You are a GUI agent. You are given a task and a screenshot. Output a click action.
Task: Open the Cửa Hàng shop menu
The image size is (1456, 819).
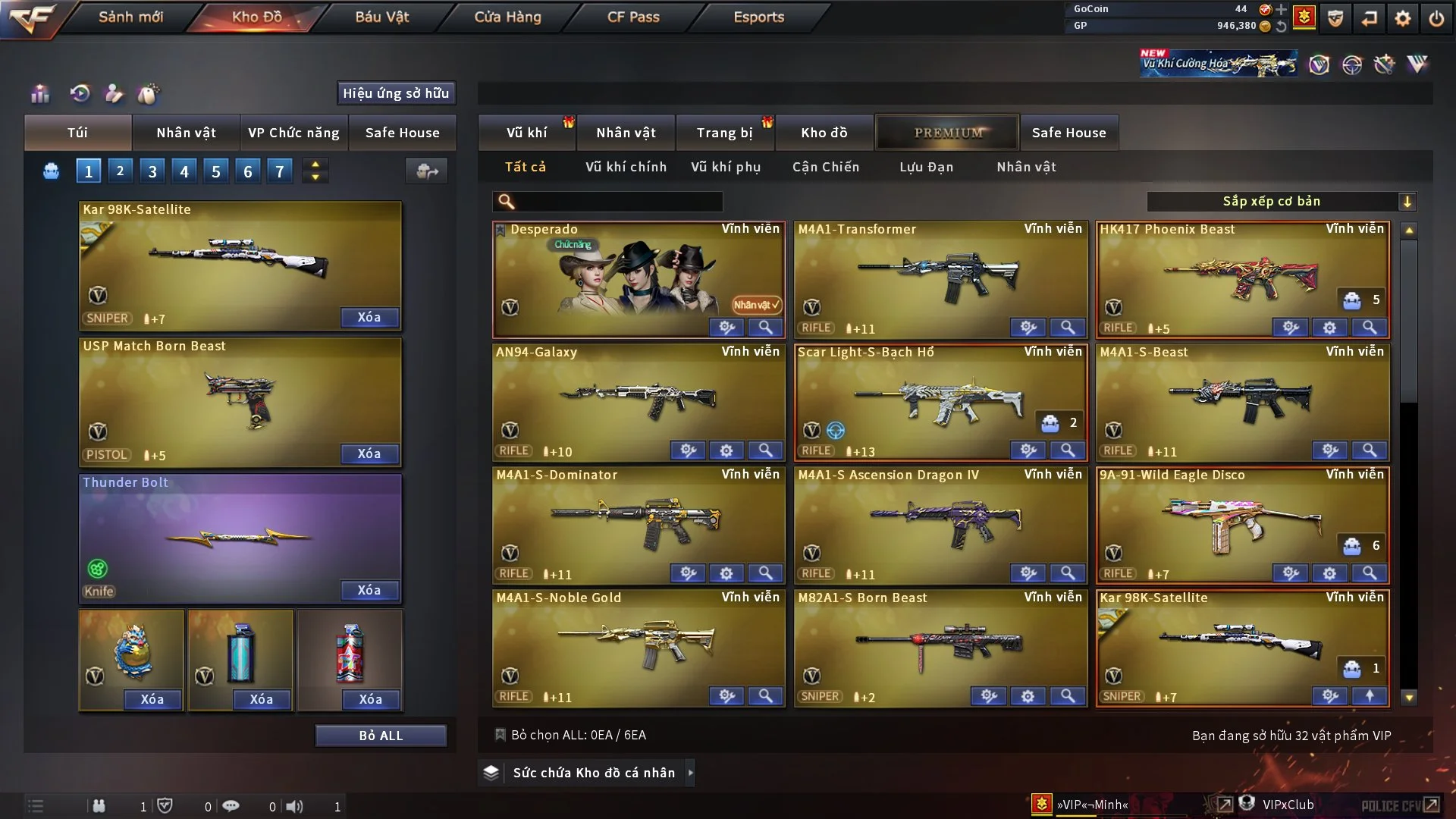[x=507, y=17]
